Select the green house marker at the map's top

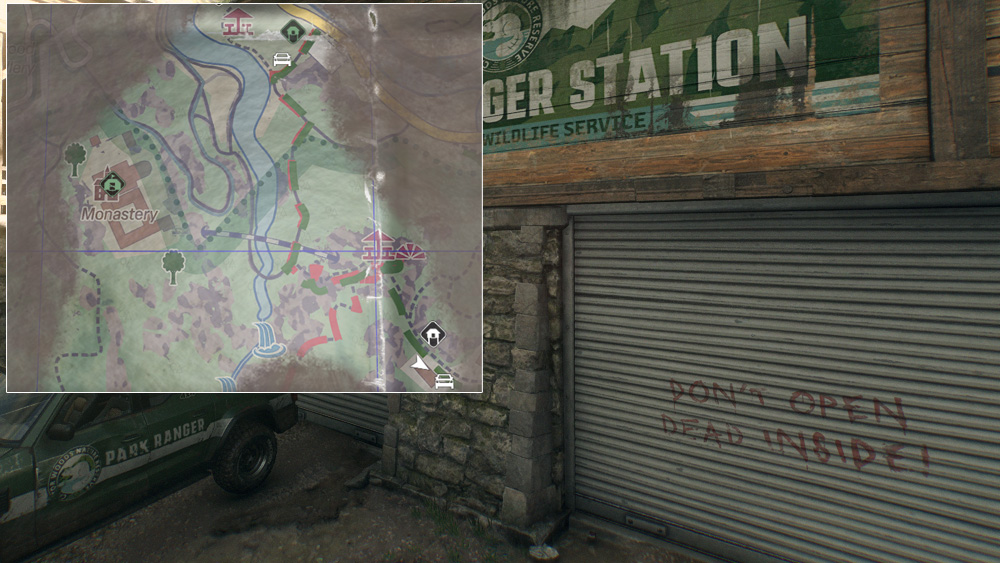[x=292, y=31]
